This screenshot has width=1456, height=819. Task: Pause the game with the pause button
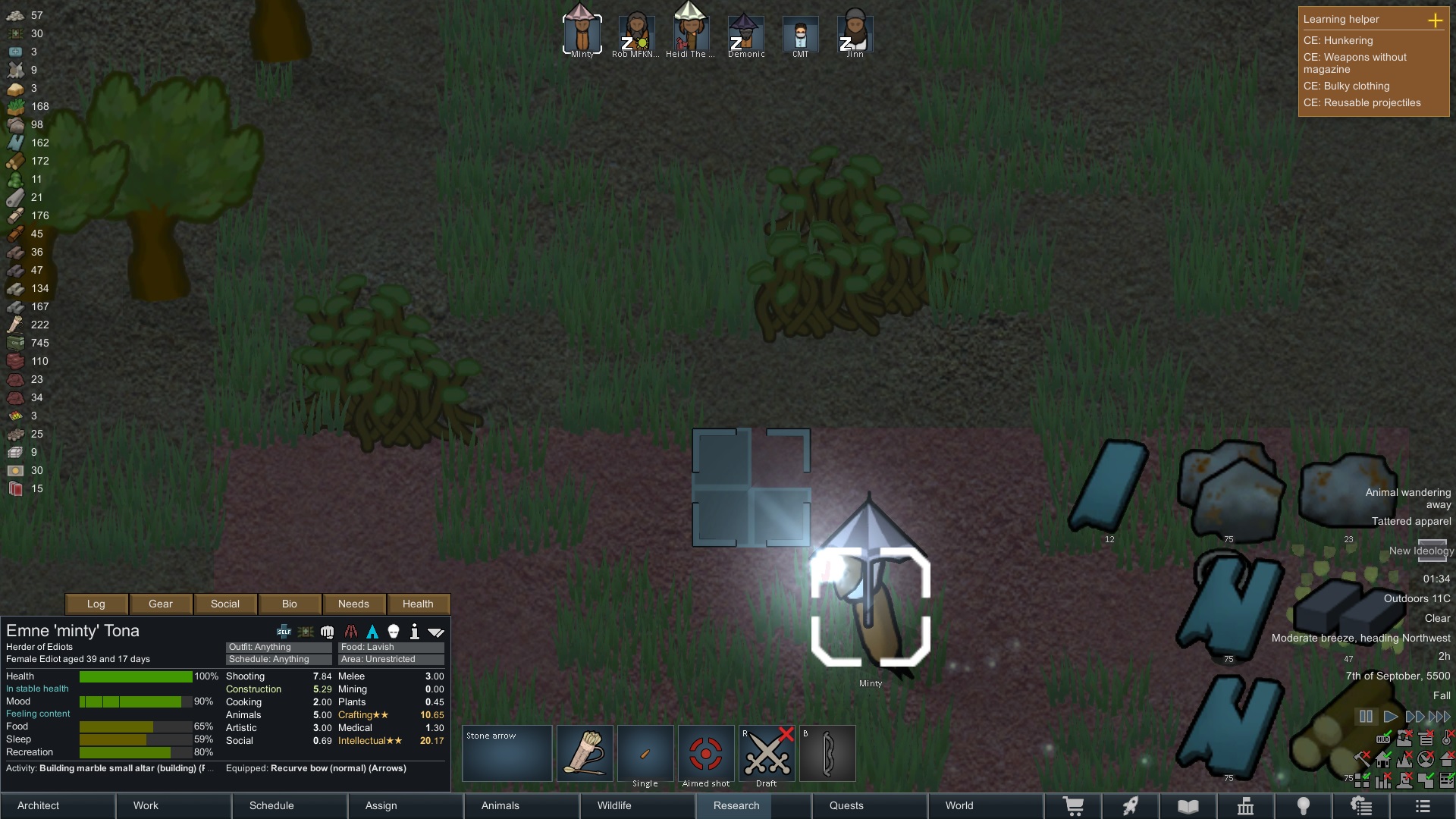(x=1366, y=717)
